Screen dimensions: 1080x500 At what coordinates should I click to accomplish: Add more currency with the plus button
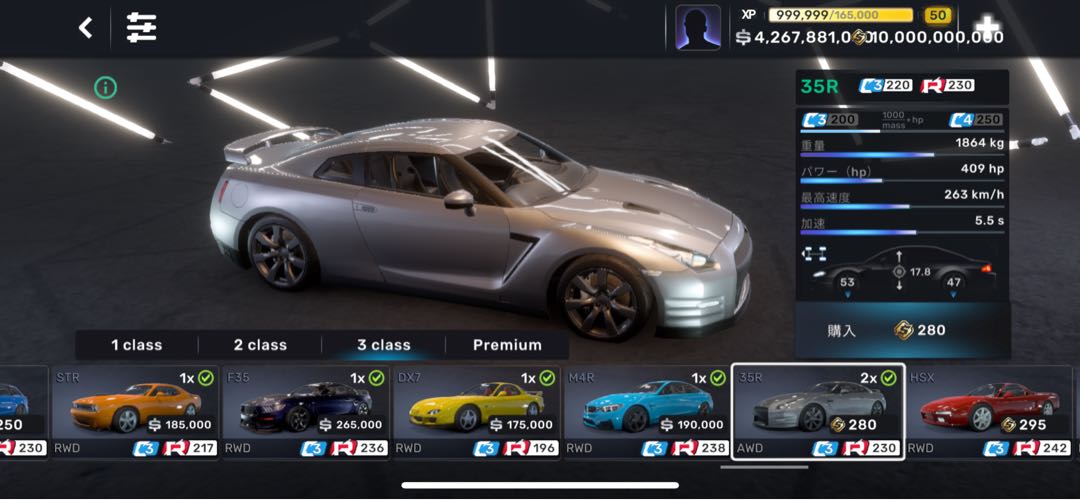[987, 27]
